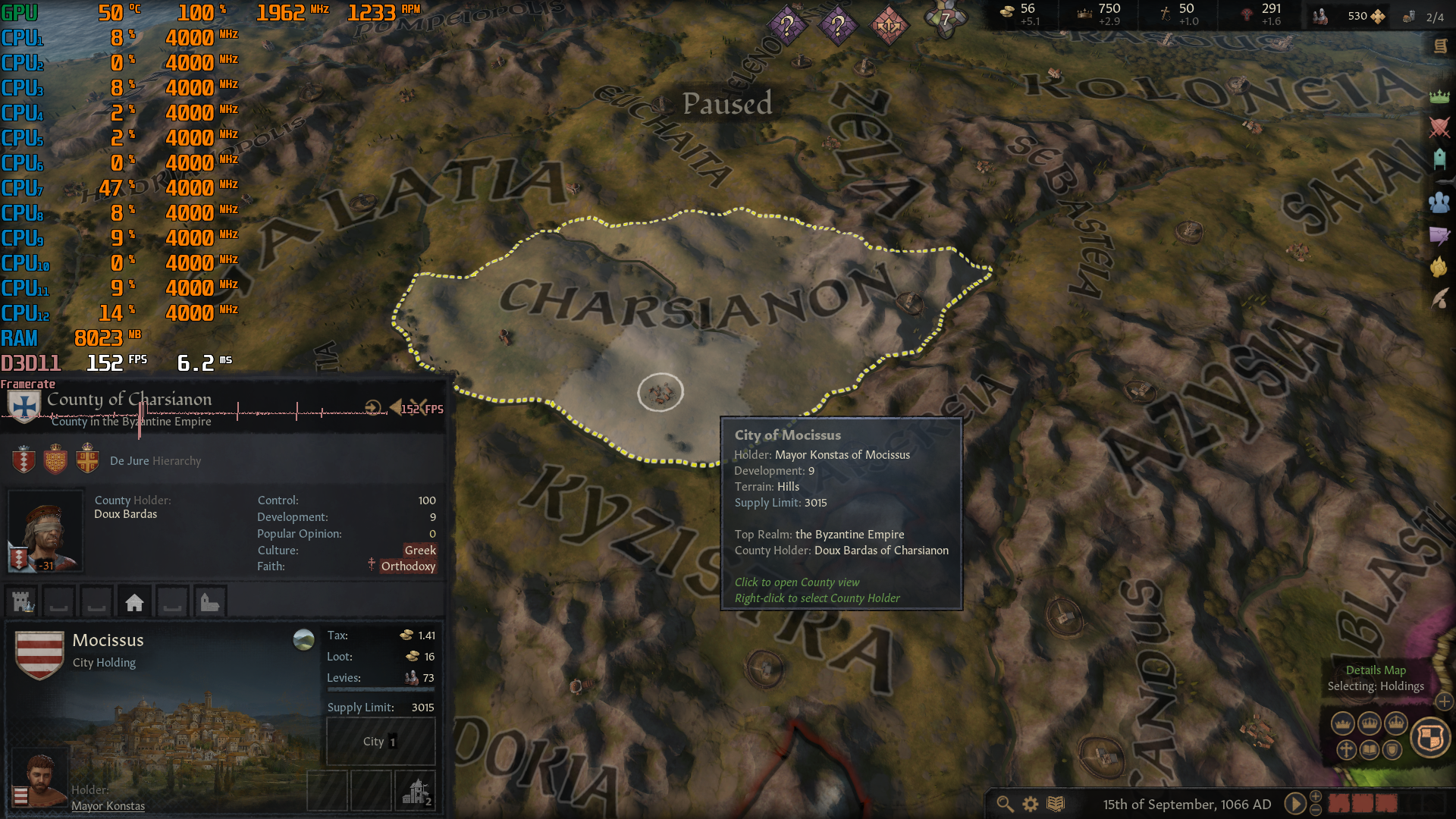Screen dimensions: 1456x819
Task: Resume game with the play button
Action: click(1294, 804)
